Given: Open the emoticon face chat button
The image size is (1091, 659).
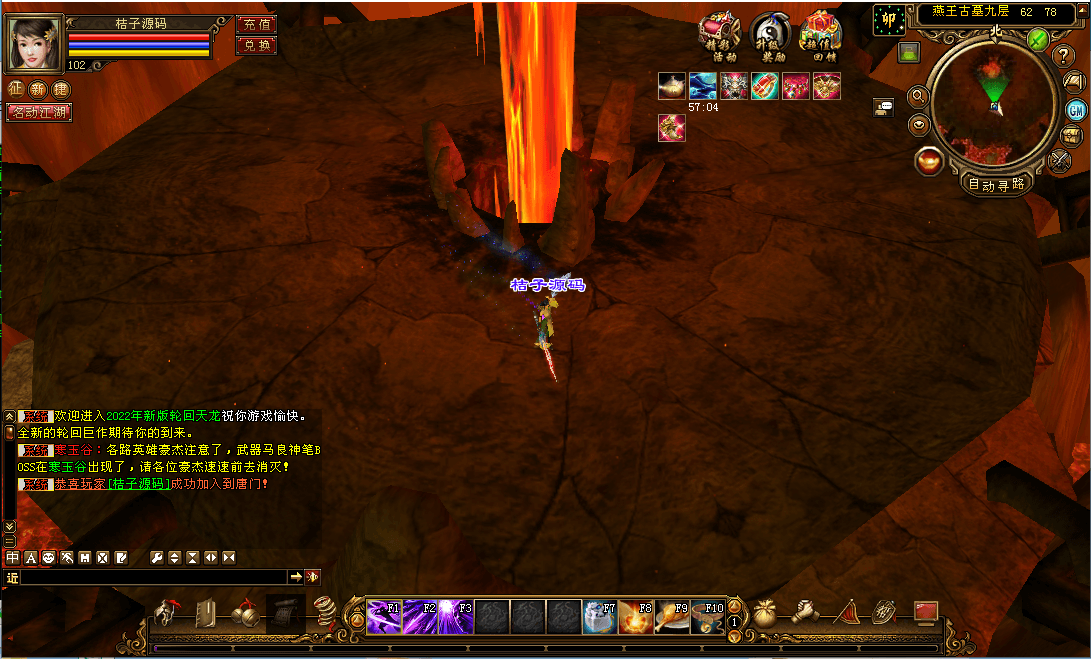Looking at the screenshot, I should click(48, 557).
